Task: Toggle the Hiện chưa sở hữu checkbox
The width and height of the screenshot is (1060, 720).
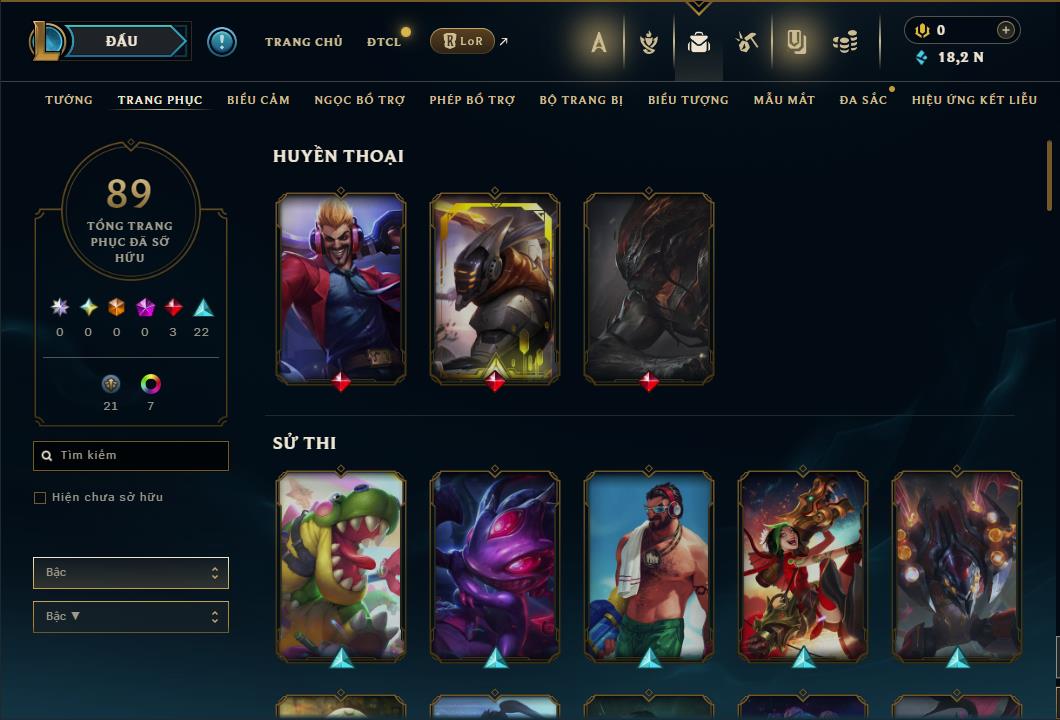Action: click(40, 498)
